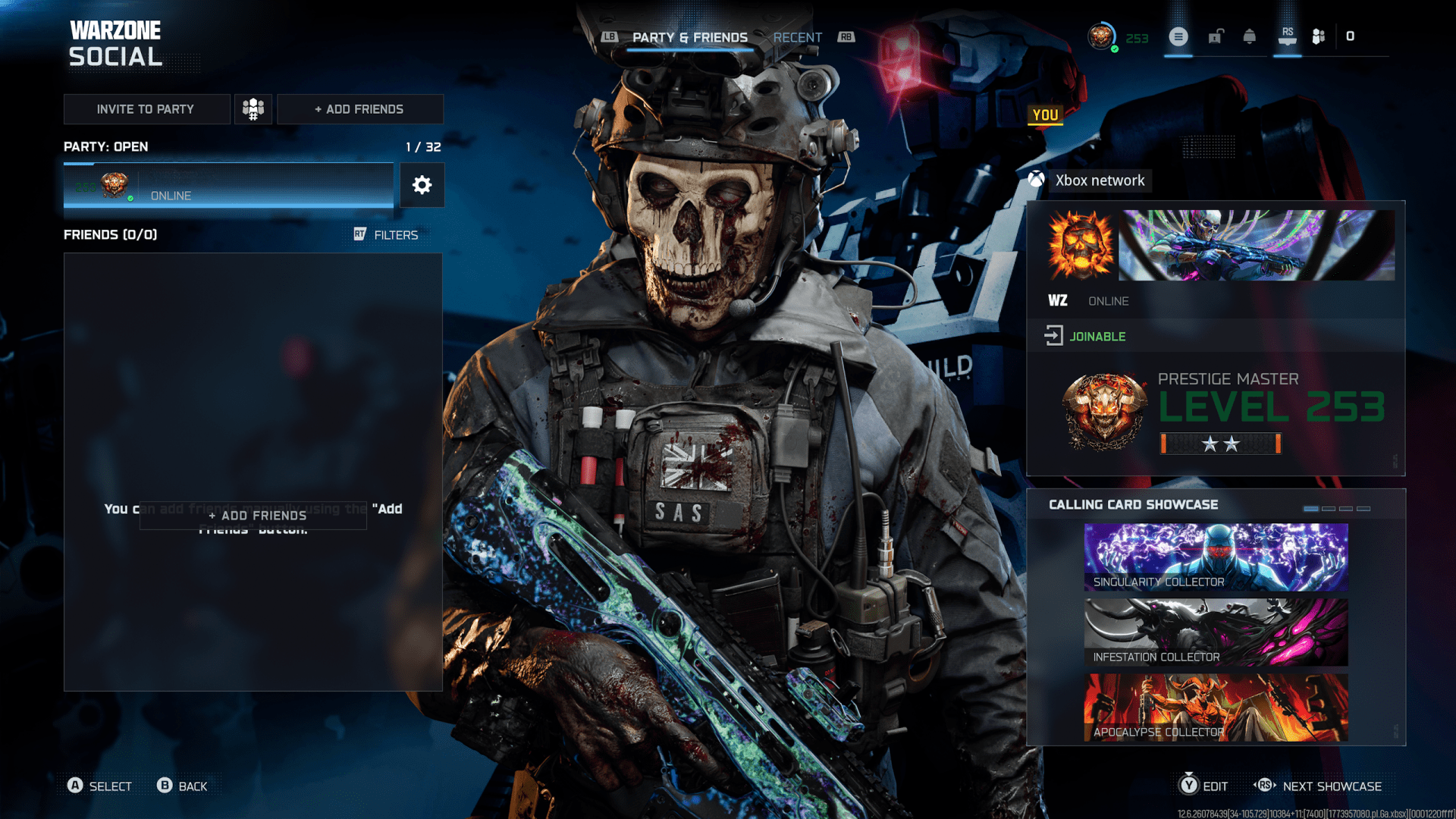
Task: Toggle the Joinable status entry
Action: (x=1097, y=336)
